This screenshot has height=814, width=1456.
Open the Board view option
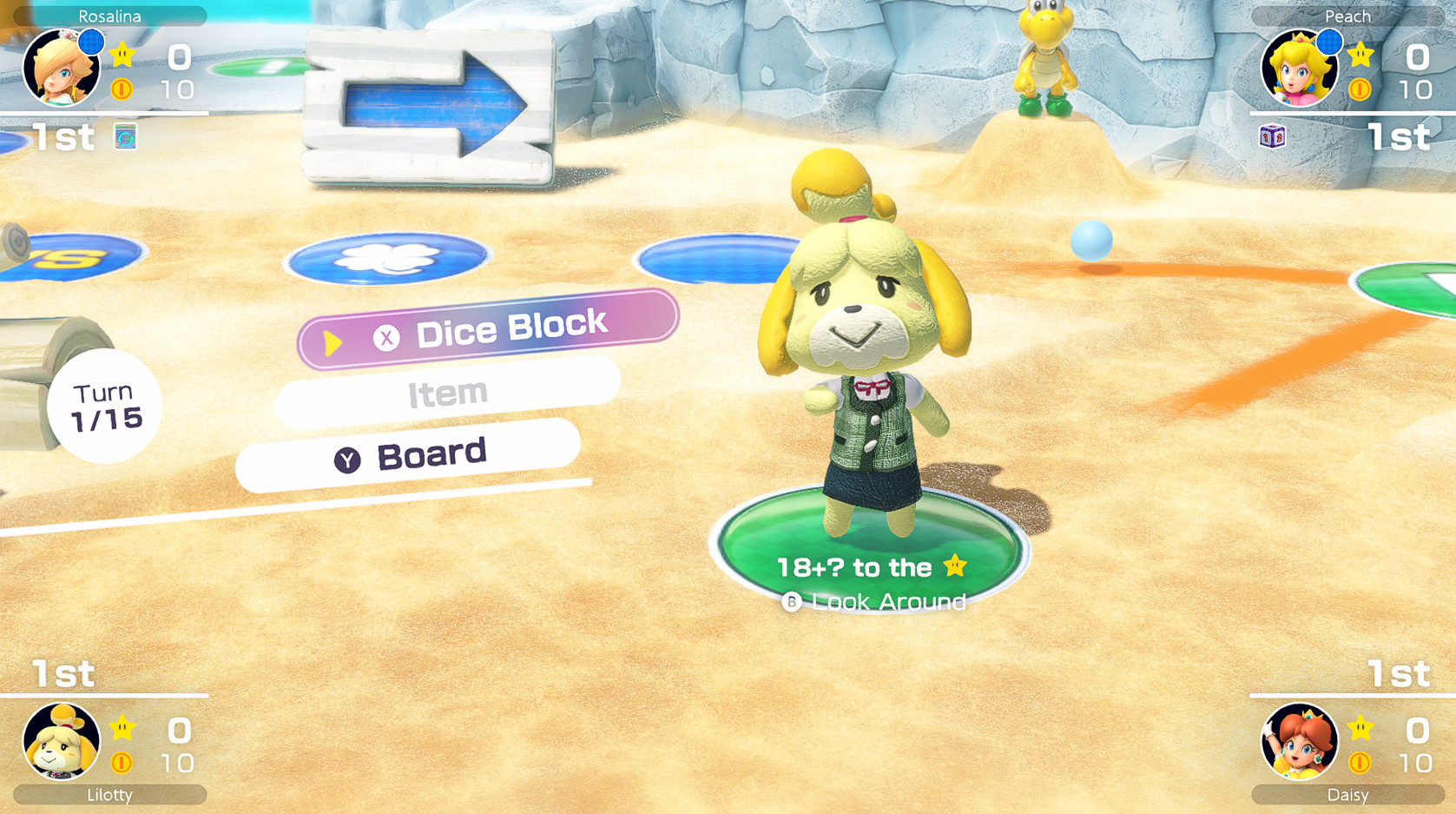(429, 453)
